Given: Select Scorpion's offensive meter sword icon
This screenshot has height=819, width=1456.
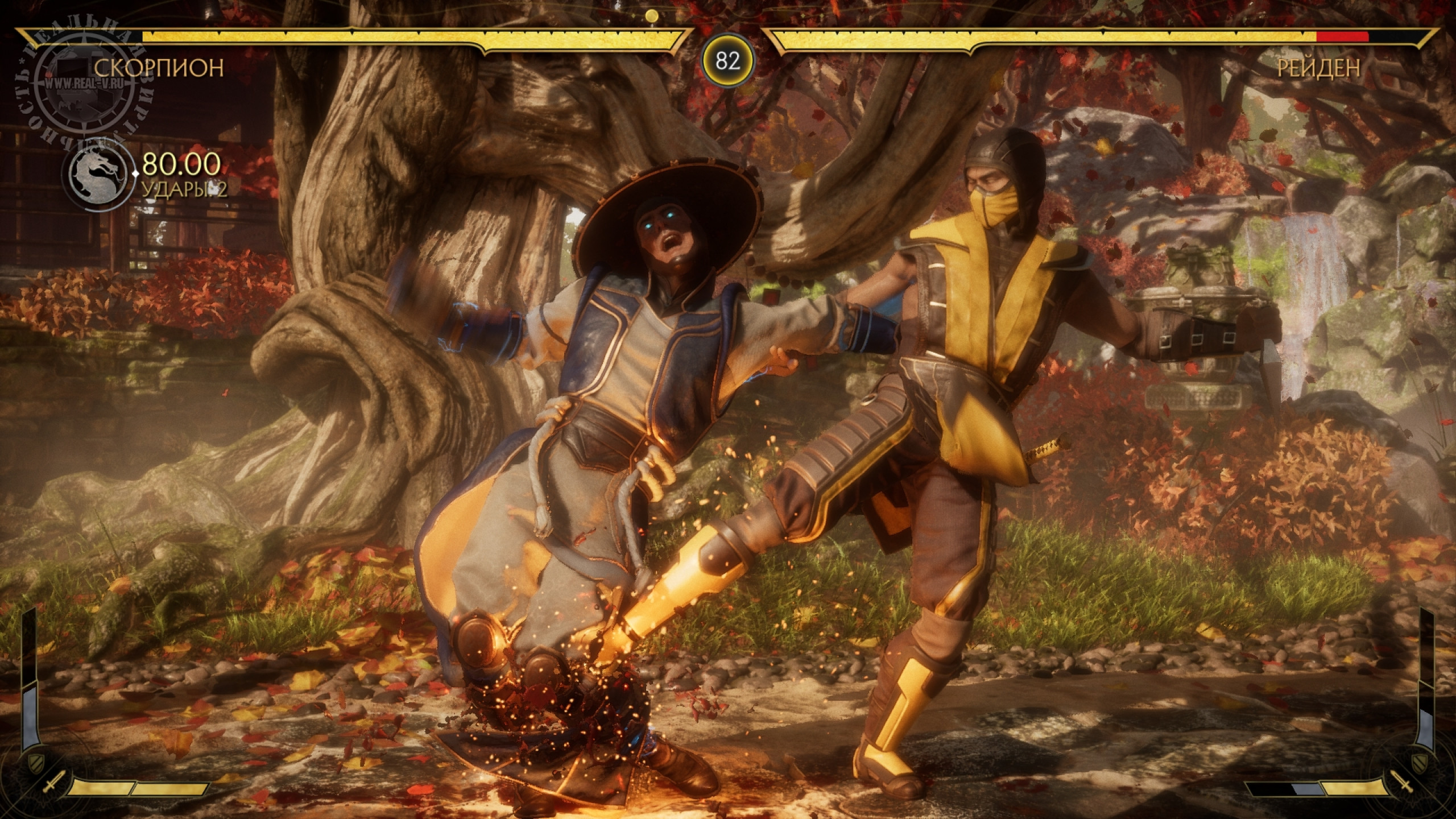Looking at the screenshot, I should [52, 785].
